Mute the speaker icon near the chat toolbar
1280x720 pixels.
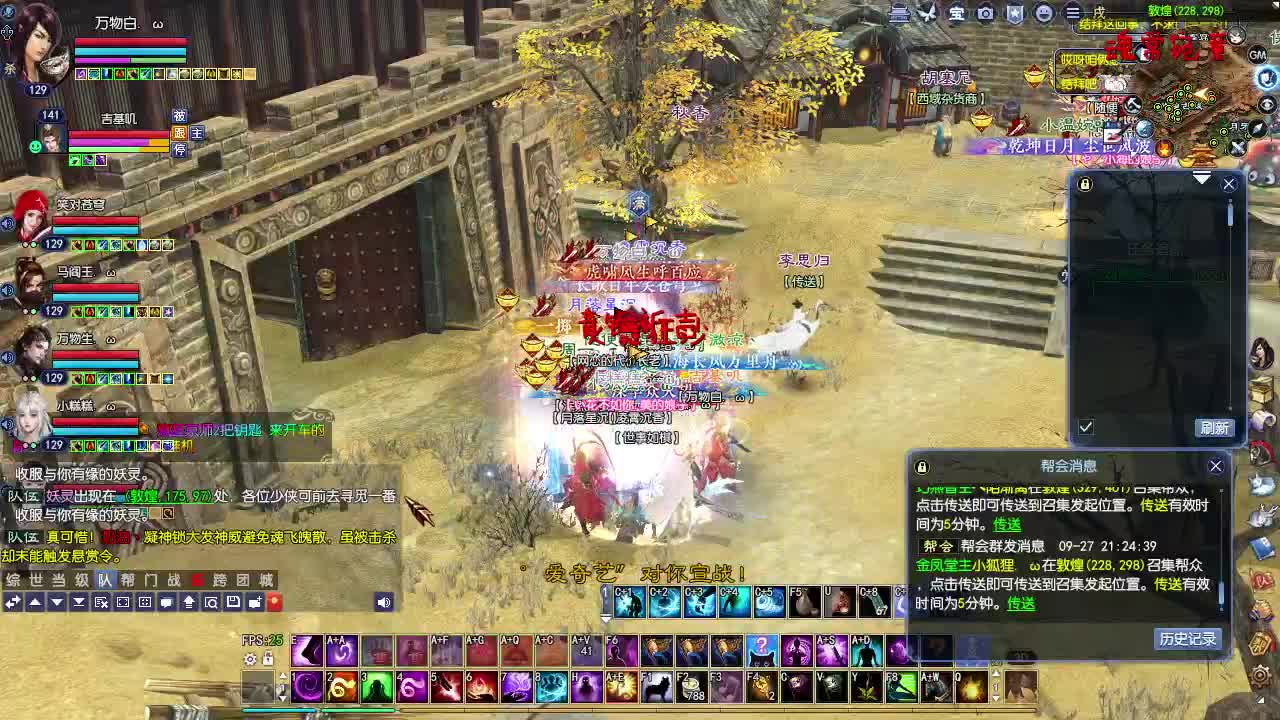(383, 602)
